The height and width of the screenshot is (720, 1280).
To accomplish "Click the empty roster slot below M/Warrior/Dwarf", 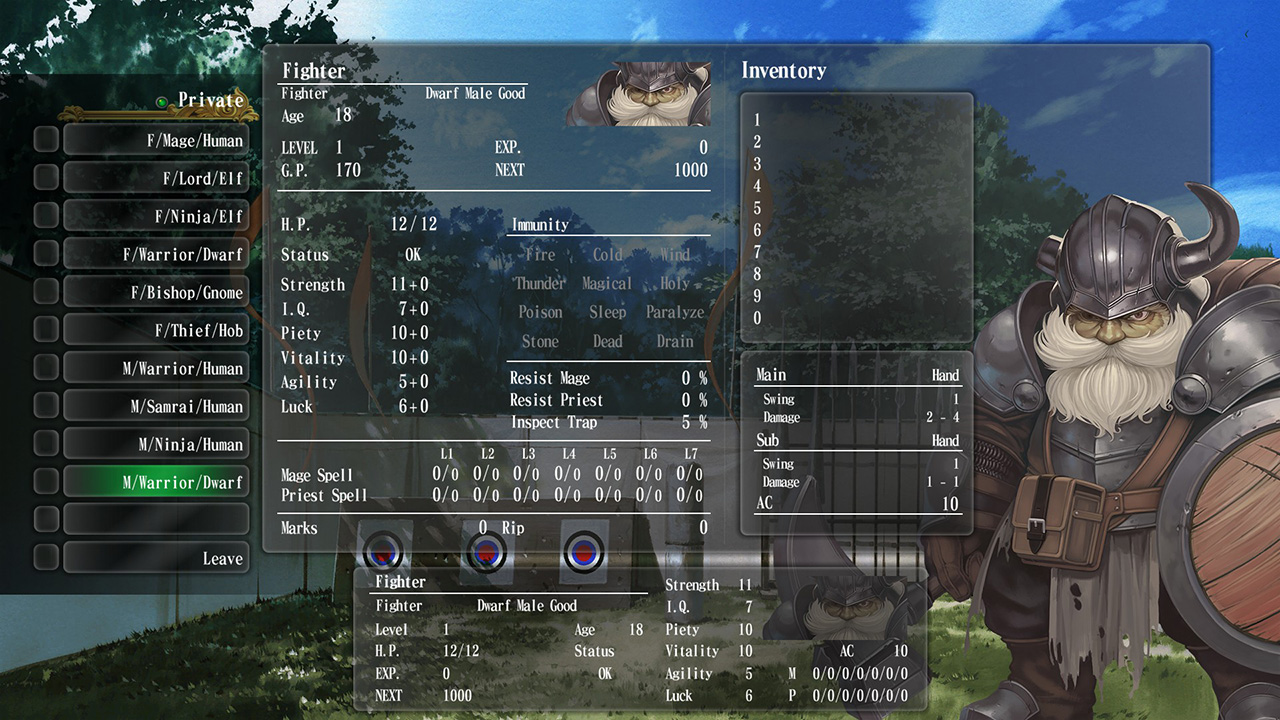I will pos(156,519).
